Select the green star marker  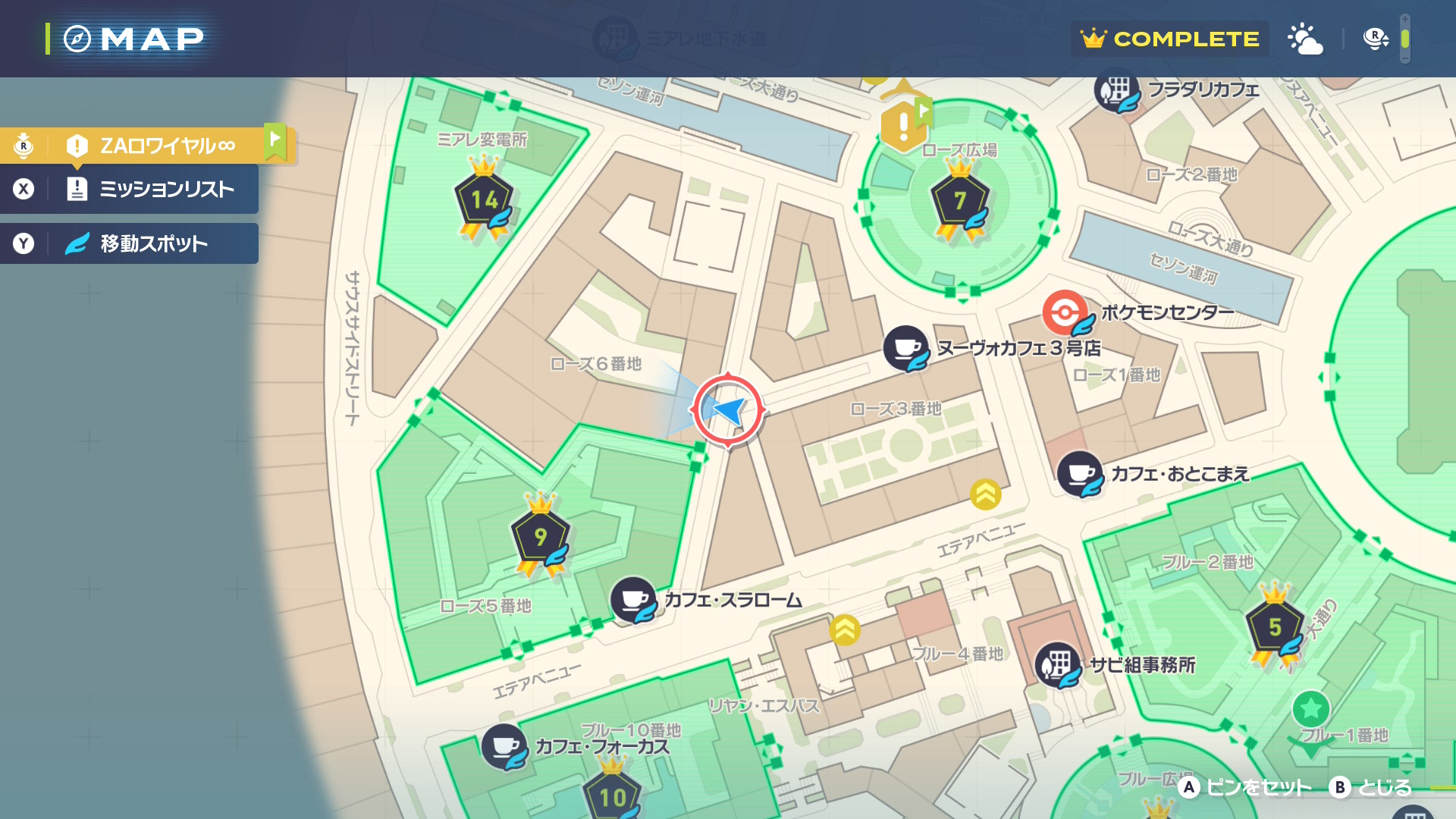[x=1310, y=710]
